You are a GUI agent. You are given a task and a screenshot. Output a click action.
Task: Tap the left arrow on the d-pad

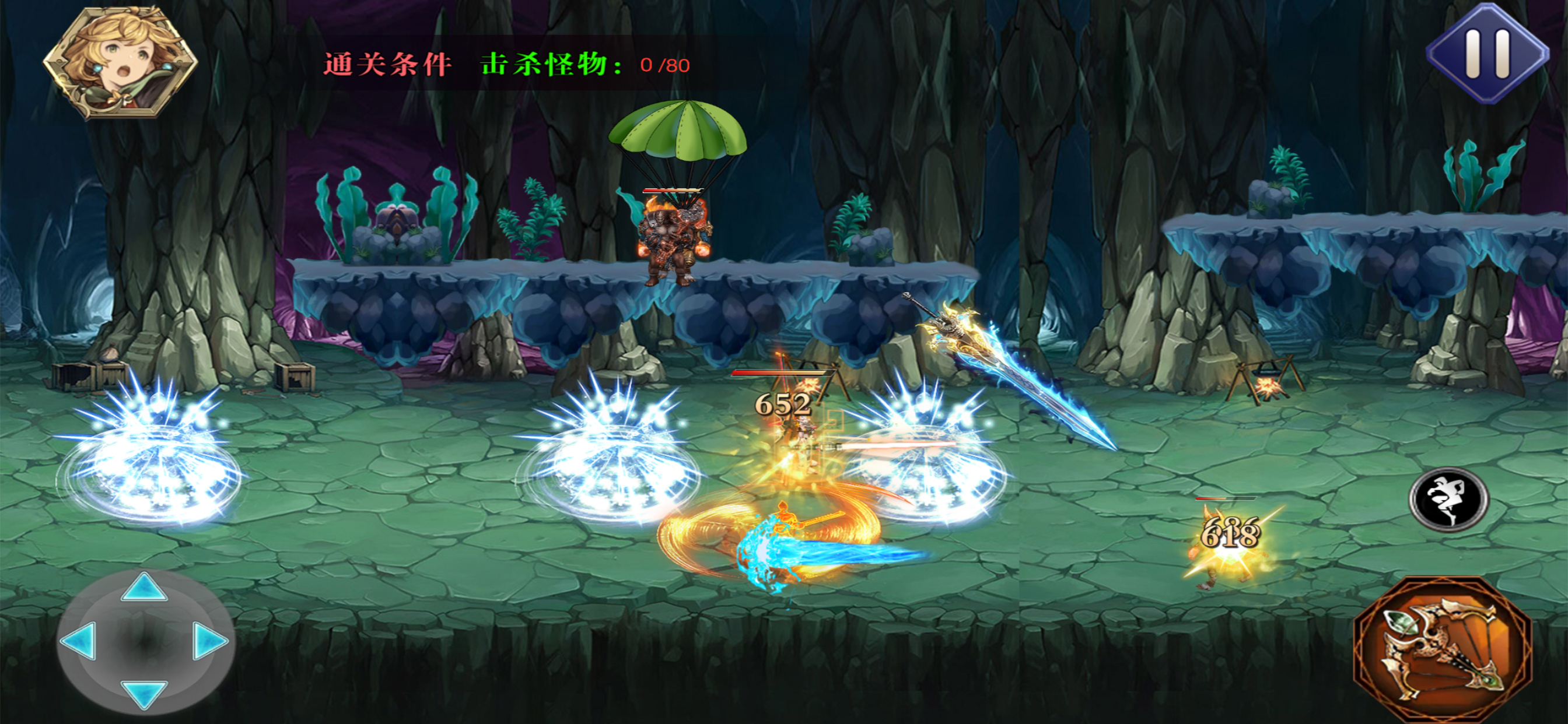point(80,640)
